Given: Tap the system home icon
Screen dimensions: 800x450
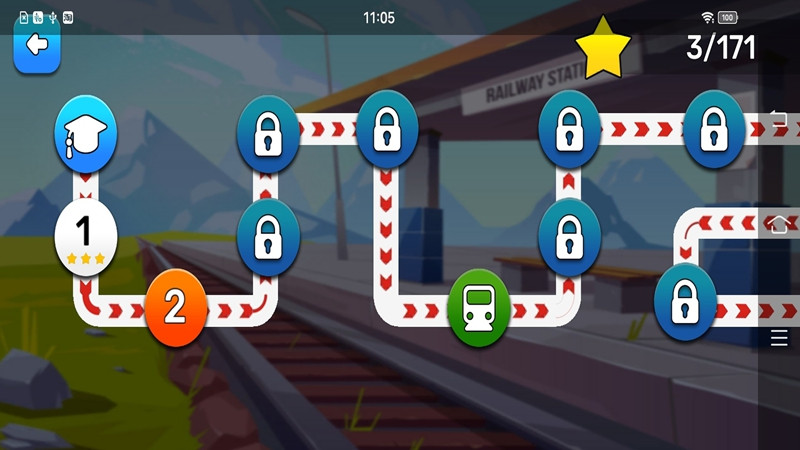Looking at the screenshot, I should click(x=779, y=223).
